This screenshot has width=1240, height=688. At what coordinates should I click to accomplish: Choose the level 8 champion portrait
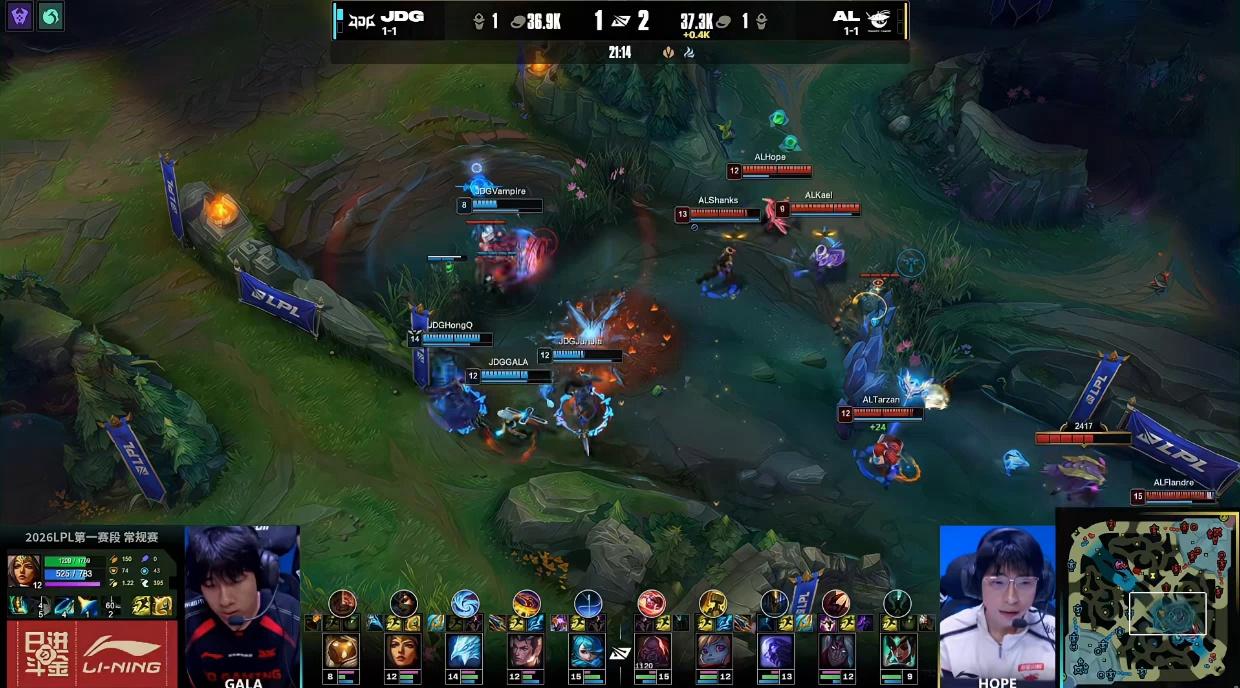(341, 652)
